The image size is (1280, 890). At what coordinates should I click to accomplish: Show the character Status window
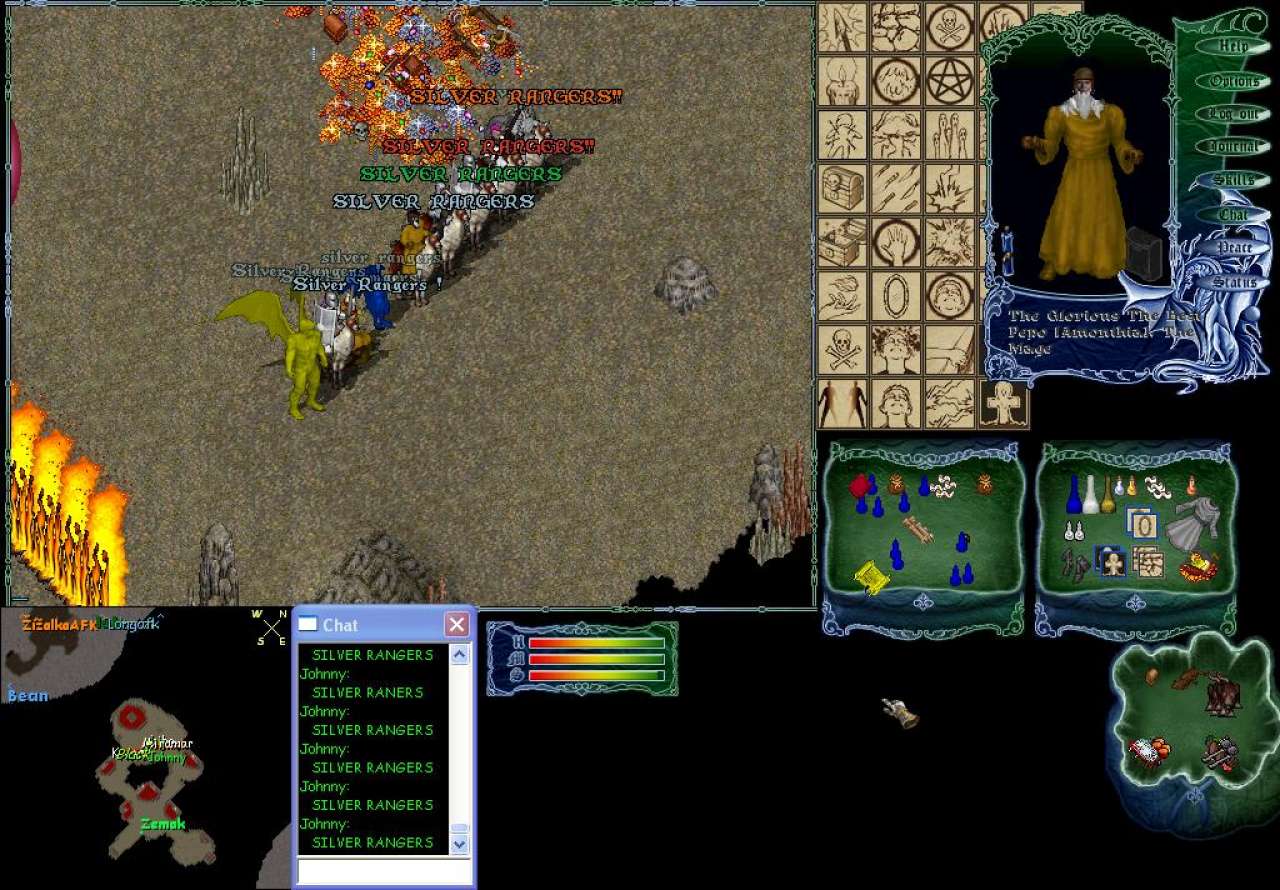coord(1235,282)
